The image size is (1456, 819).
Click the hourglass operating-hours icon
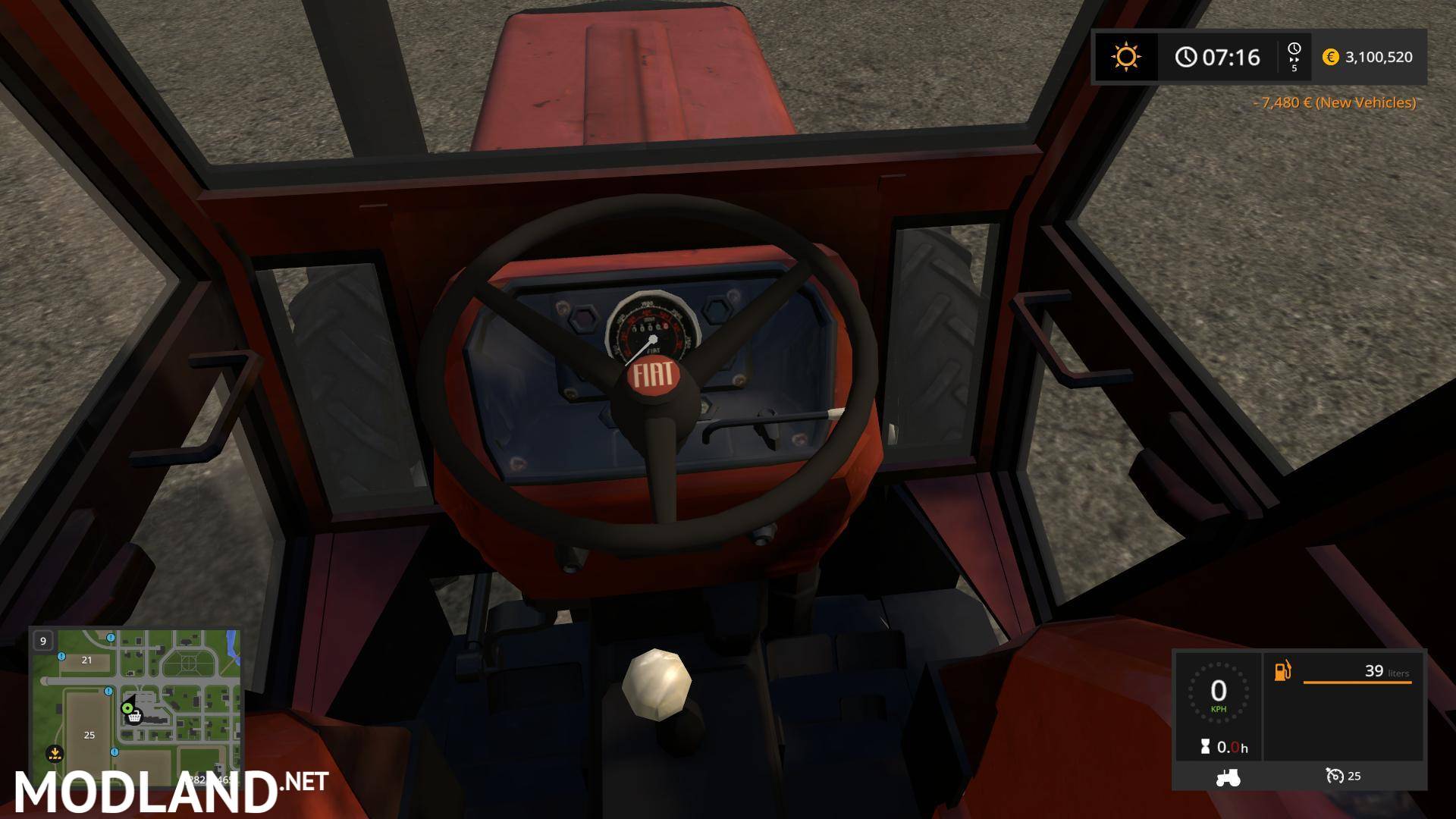click(1205, 747)
